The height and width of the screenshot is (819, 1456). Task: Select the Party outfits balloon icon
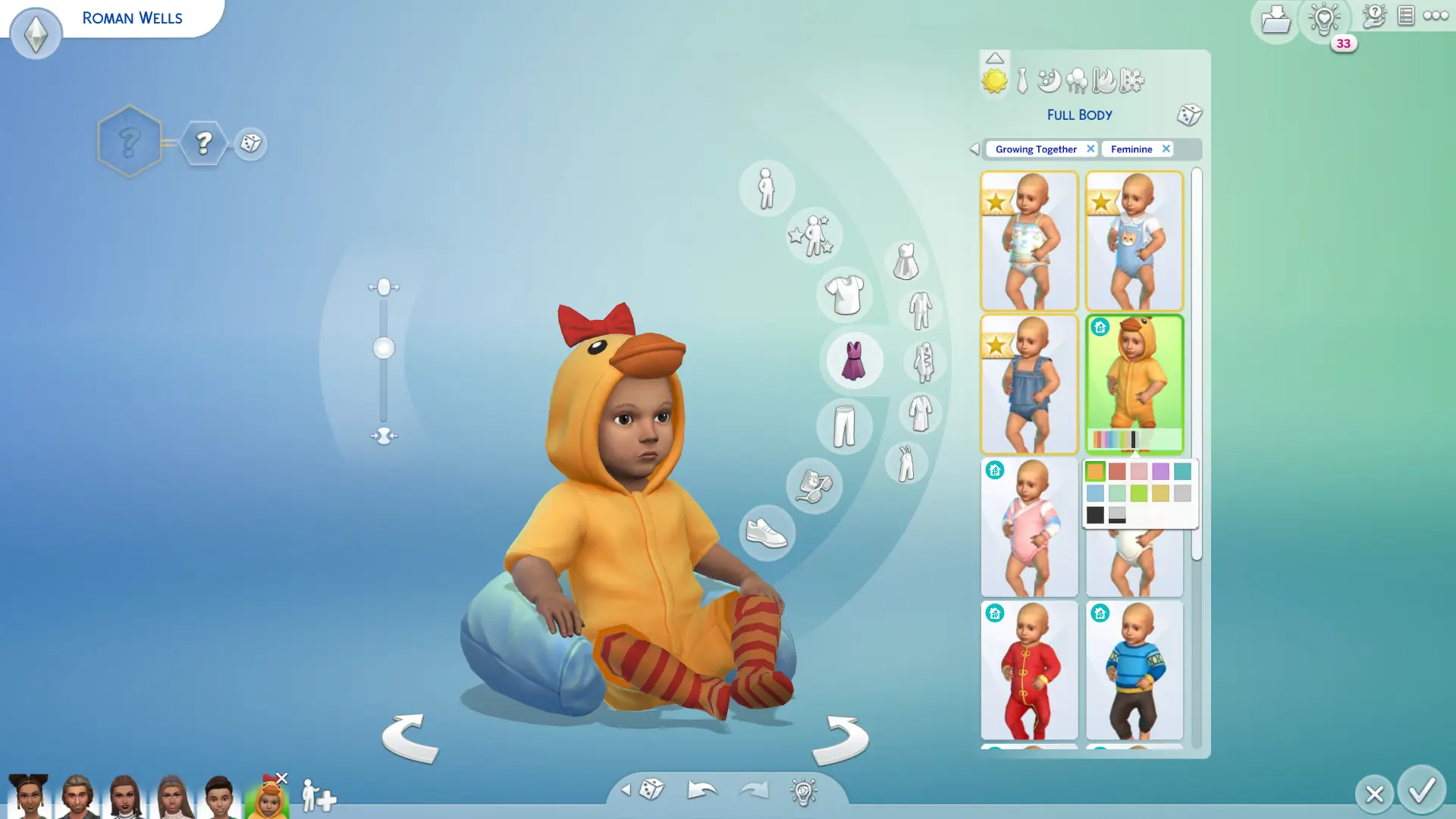[x=1077, y=80]
